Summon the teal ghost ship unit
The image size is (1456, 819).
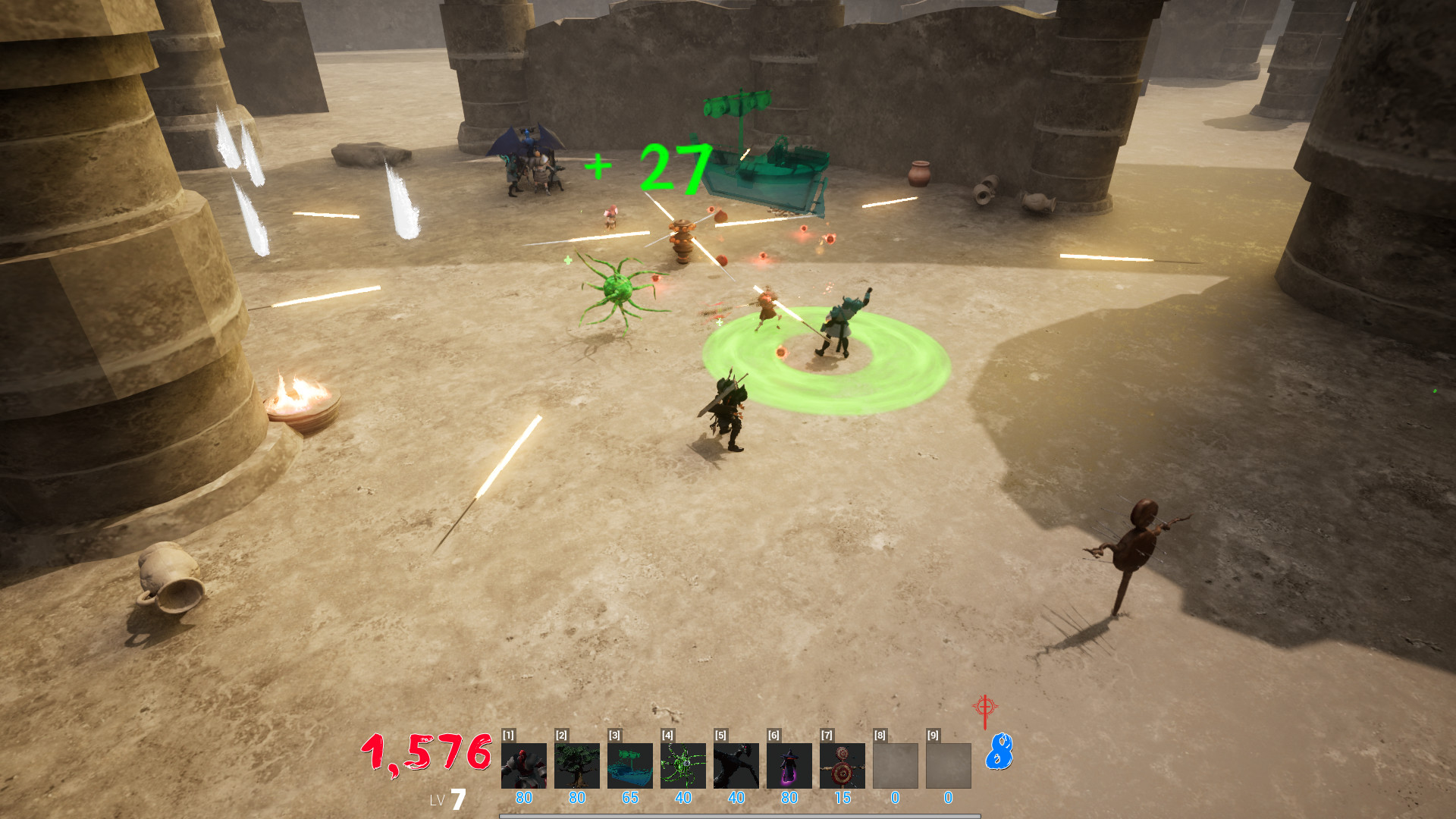629,765
